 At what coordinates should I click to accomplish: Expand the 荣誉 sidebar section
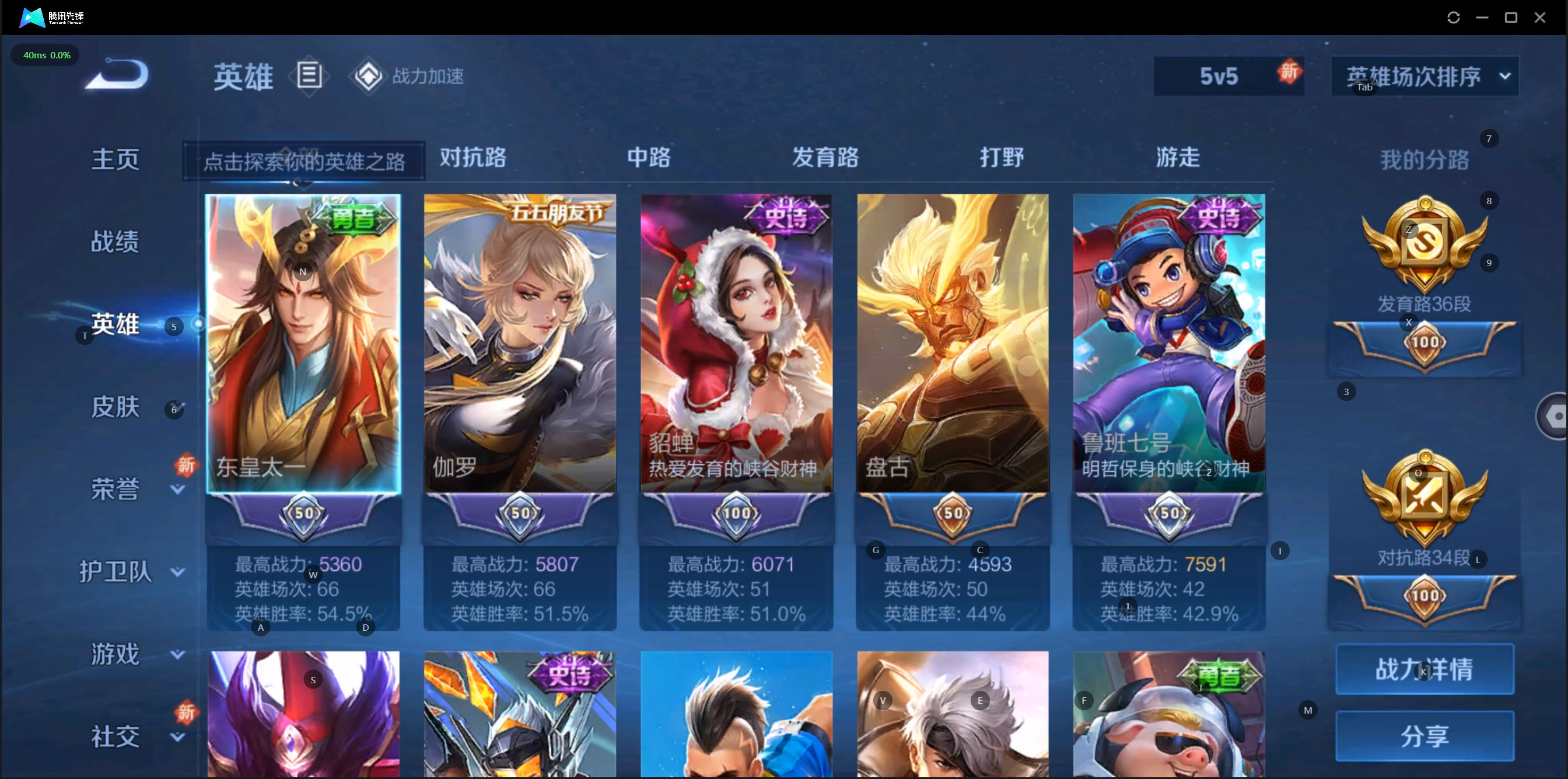(x=115, y=489)
